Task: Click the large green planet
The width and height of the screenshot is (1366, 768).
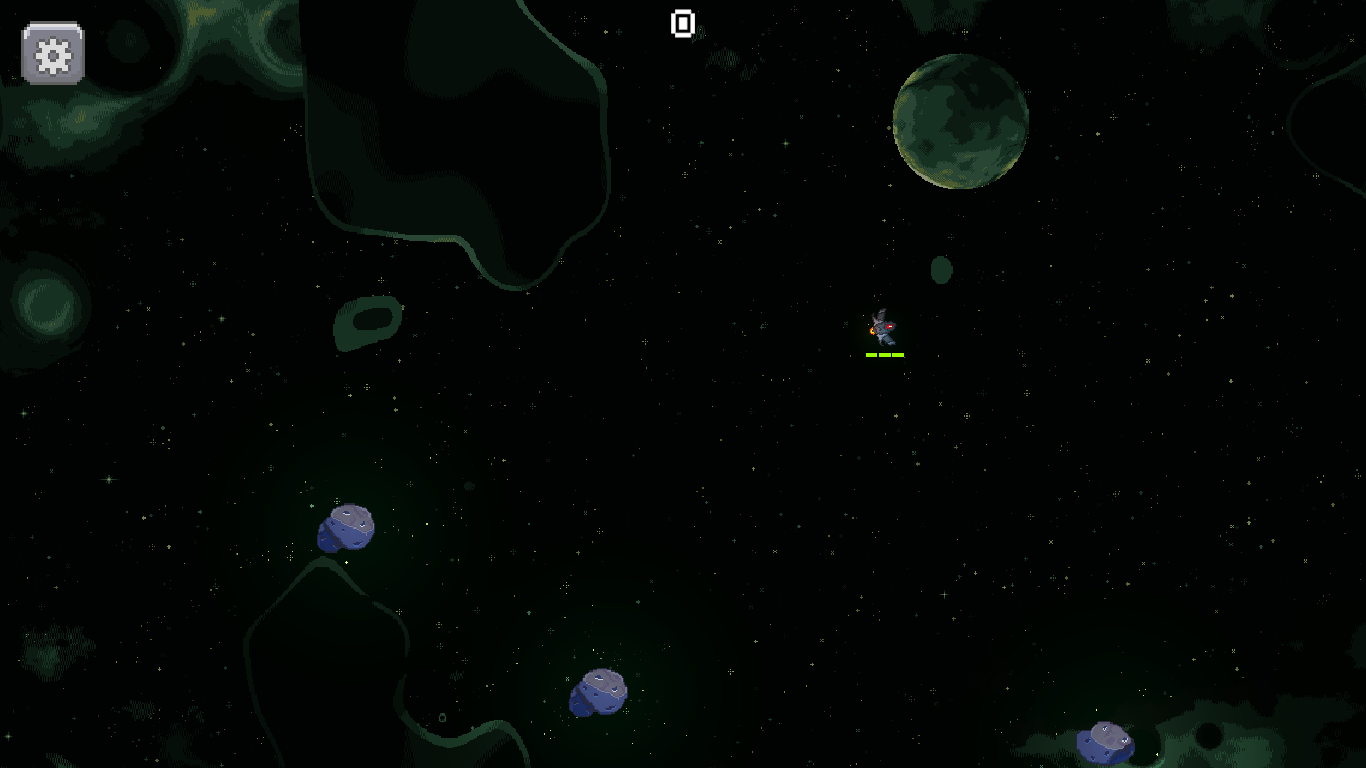Action: 960,122
